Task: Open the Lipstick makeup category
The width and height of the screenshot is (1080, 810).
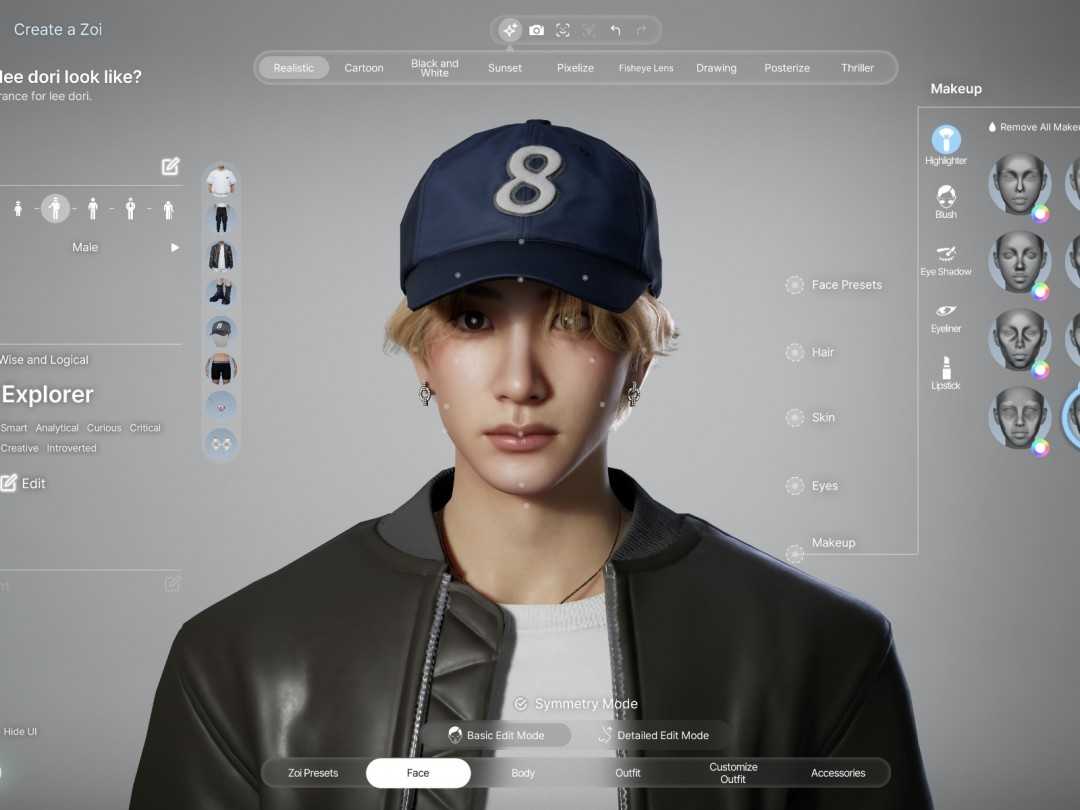Action: click(x=946, y=372)
